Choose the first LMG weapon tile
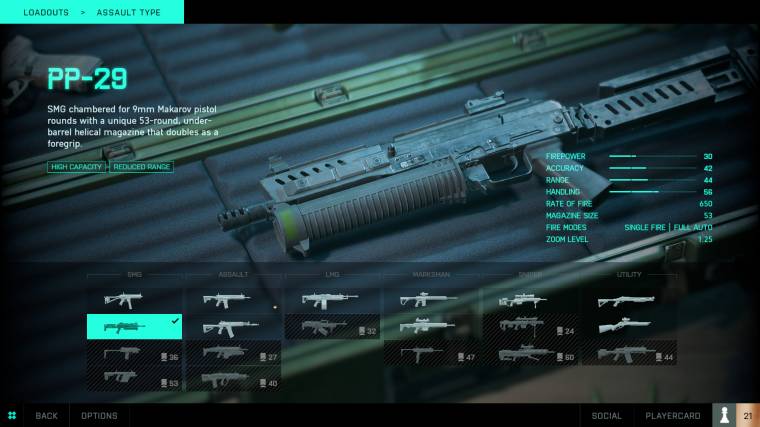The width and height of the screenshot is (760, 427). (x=332, y=299)
